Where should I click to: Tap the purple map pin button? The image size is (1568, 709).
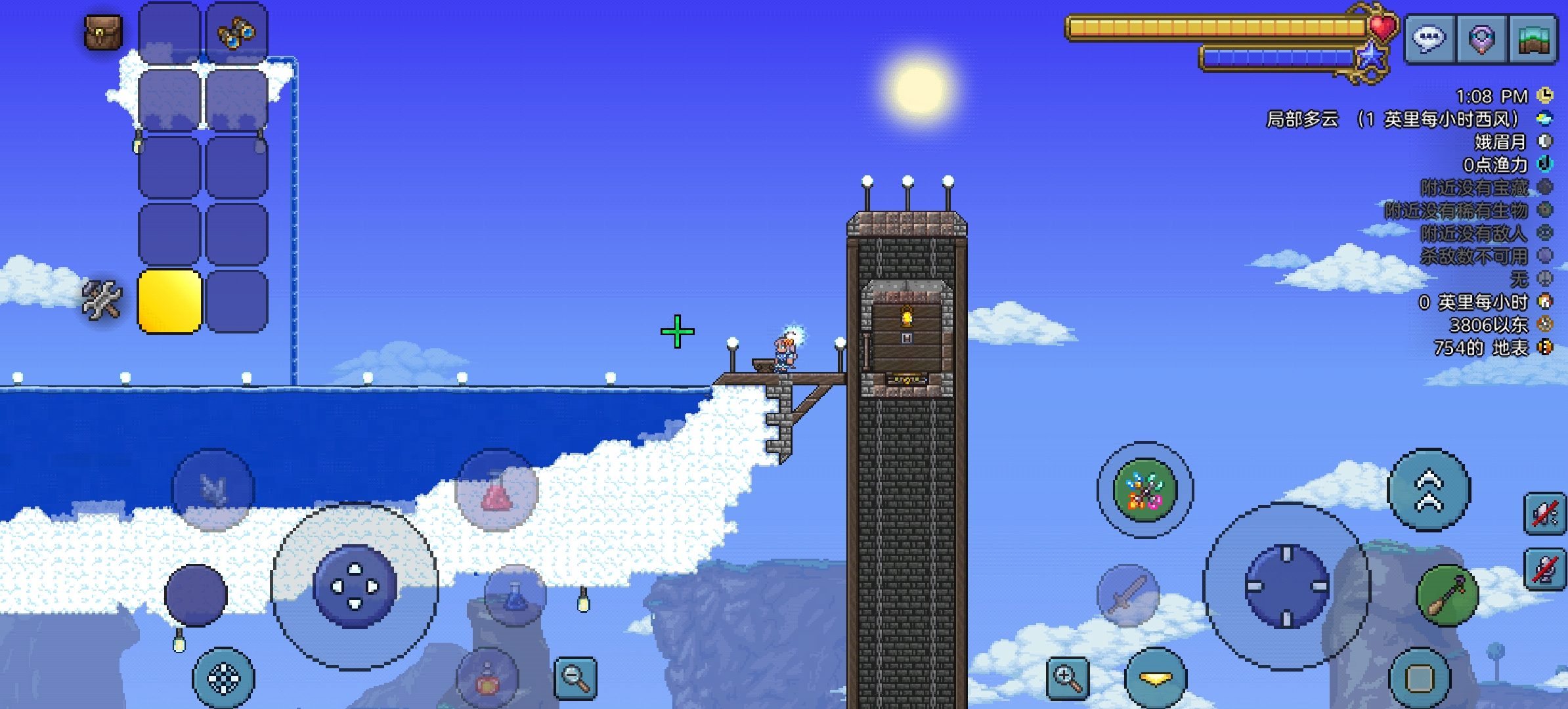(1481, 39)
